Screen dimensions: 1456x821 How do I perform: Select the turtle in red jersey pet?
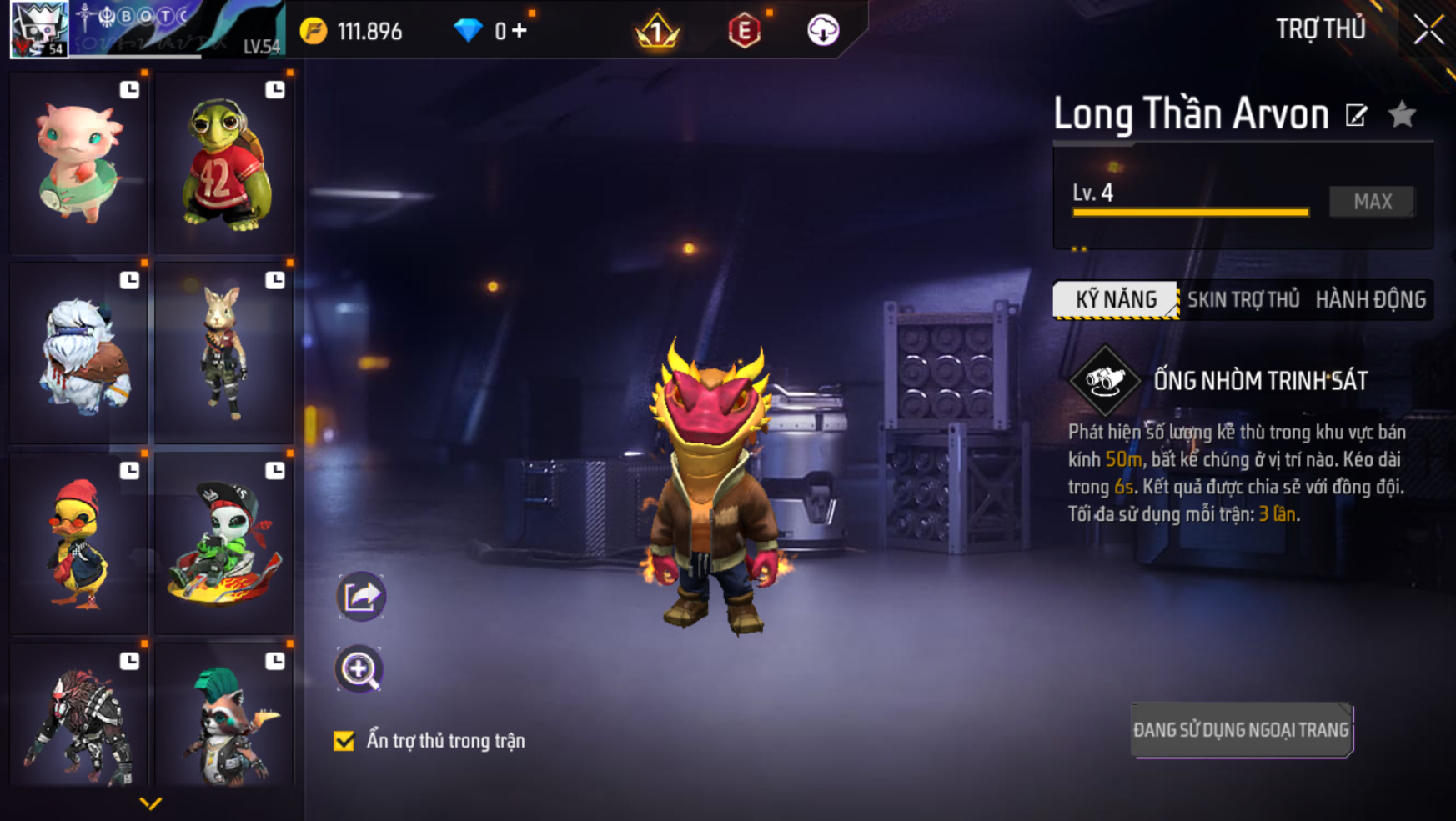pyautogui.click(x=224, y=163)
